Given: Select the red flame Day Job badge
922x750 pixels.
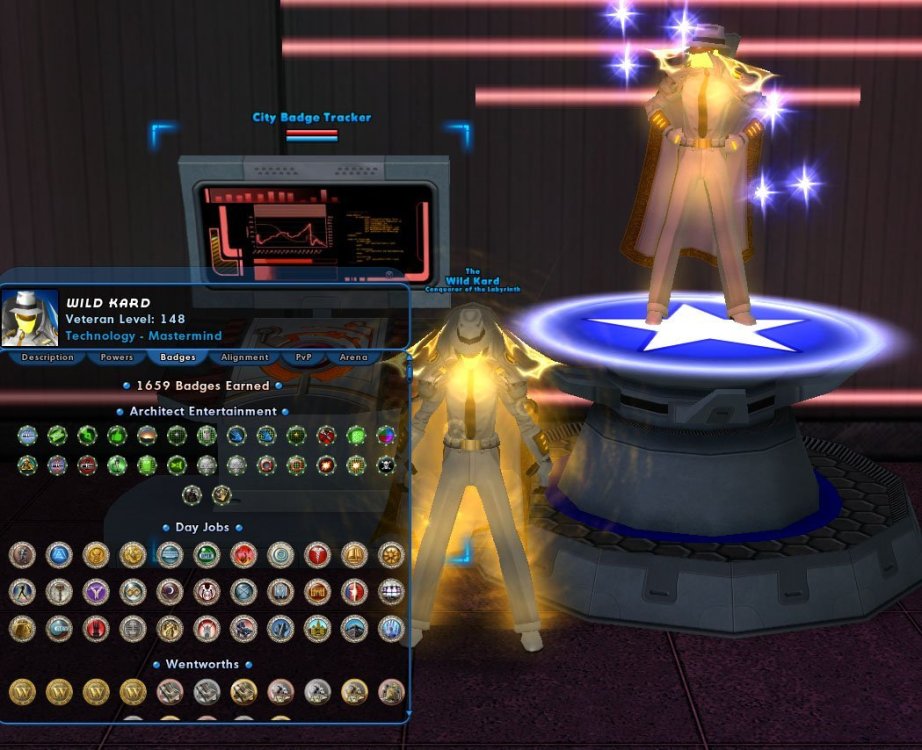Looking at the screenshot, I should click(x=243, y=555).
